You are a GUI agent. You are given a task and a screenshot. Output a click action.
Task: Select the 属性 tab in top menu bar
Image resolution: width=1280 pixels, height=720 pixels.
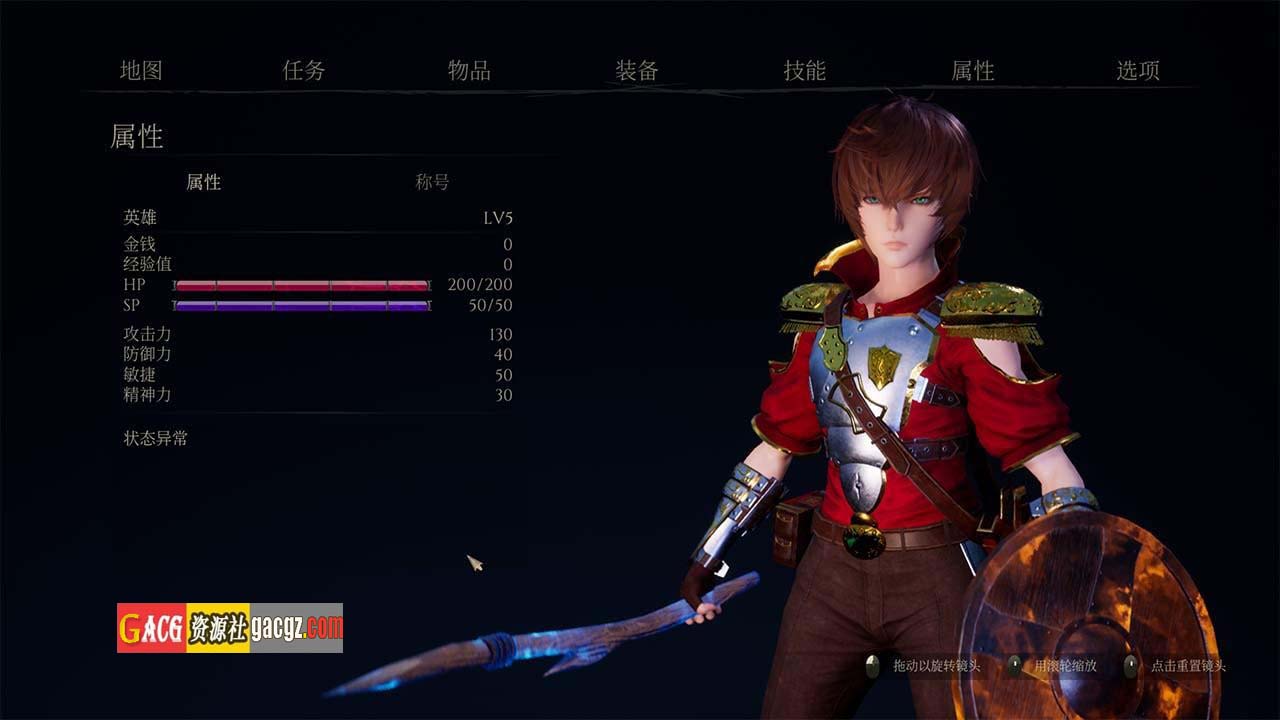(972, 71)
